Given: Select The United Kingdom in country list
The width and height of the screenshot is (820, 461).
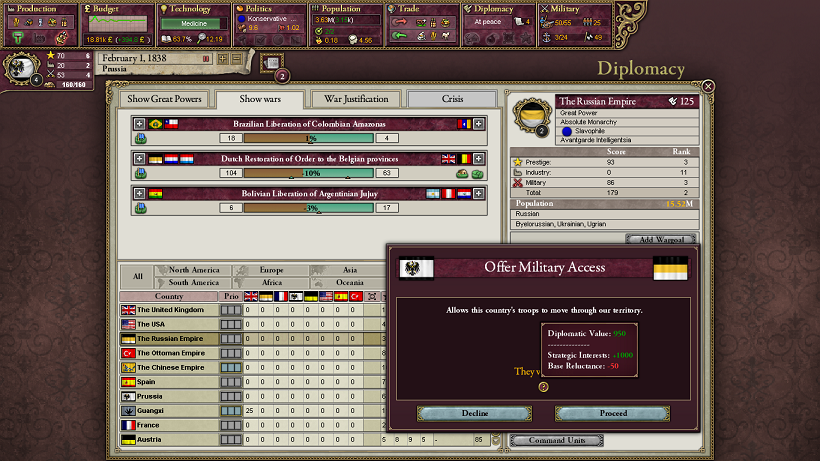Looking at the screenshot, I should click(170, 310).
